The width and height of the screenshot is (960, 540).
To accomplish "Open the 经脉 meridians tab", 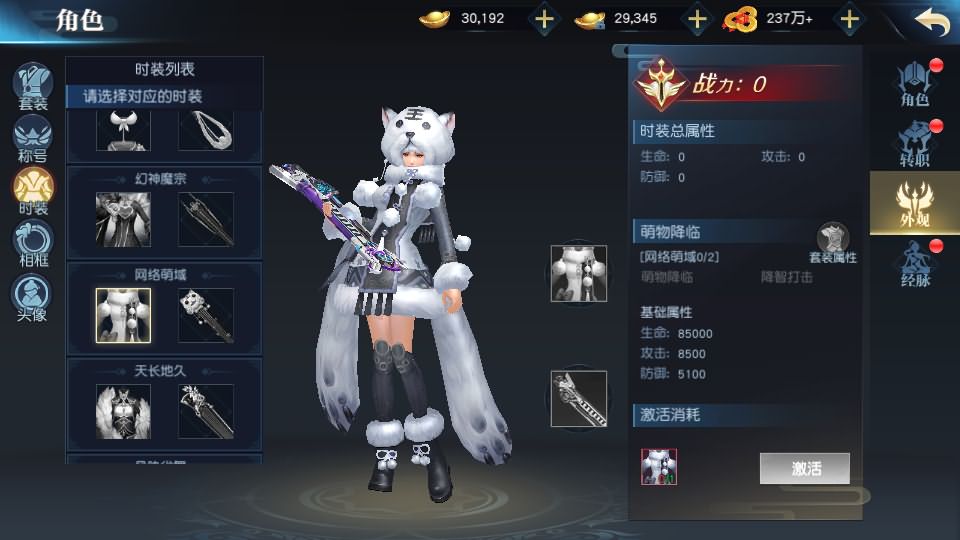I will (x=915, y=262).
